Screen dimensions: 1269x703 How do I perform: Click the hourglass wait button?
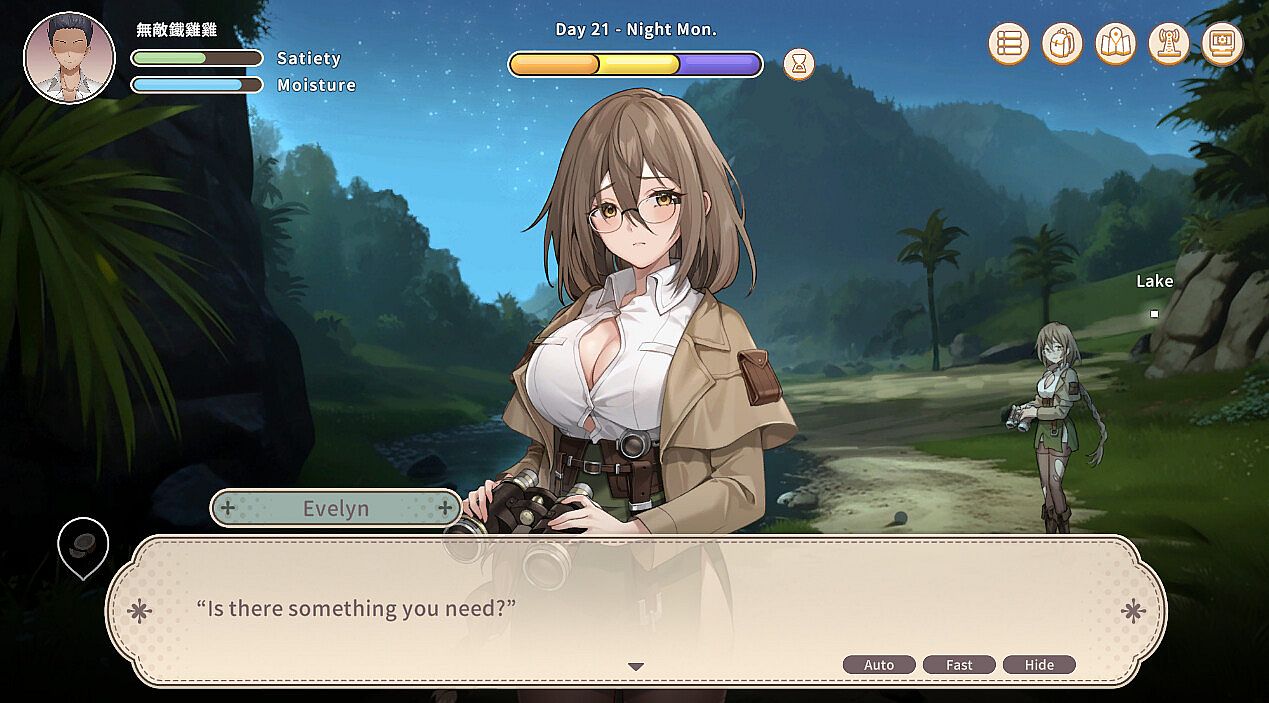click(798, 64)
